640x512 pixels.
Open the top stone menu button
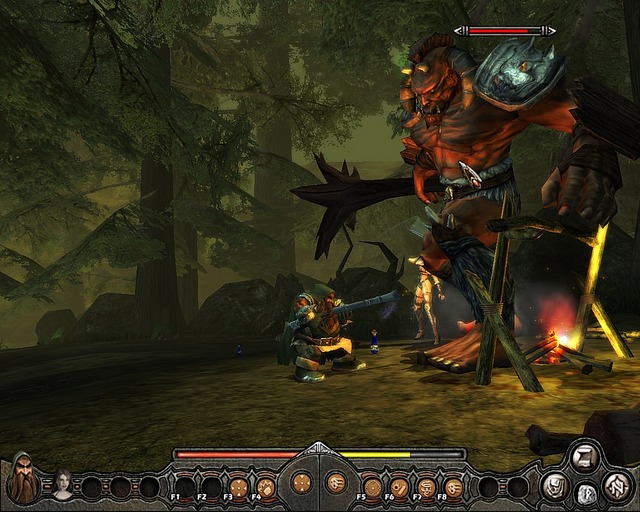584,459
